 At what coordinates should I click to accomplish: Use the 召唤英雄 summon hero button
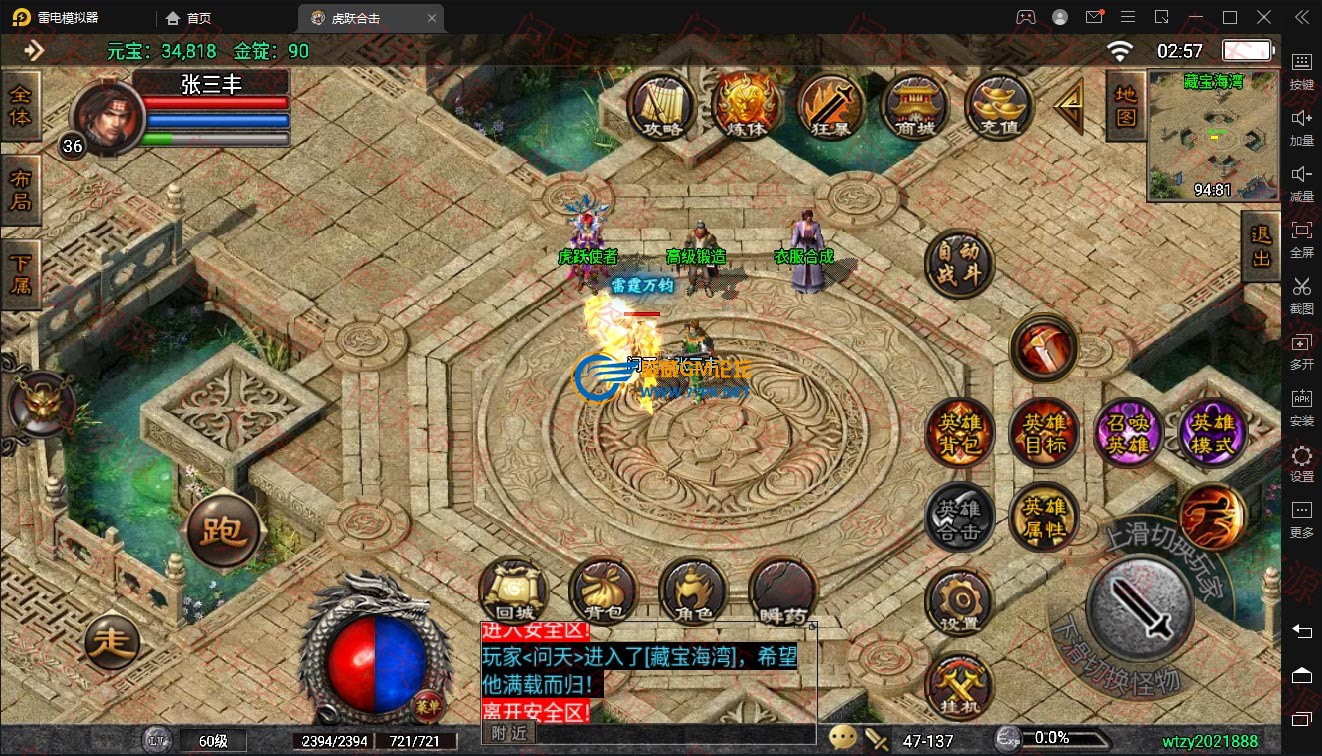pyautogui.click(x=1128, y=433)
